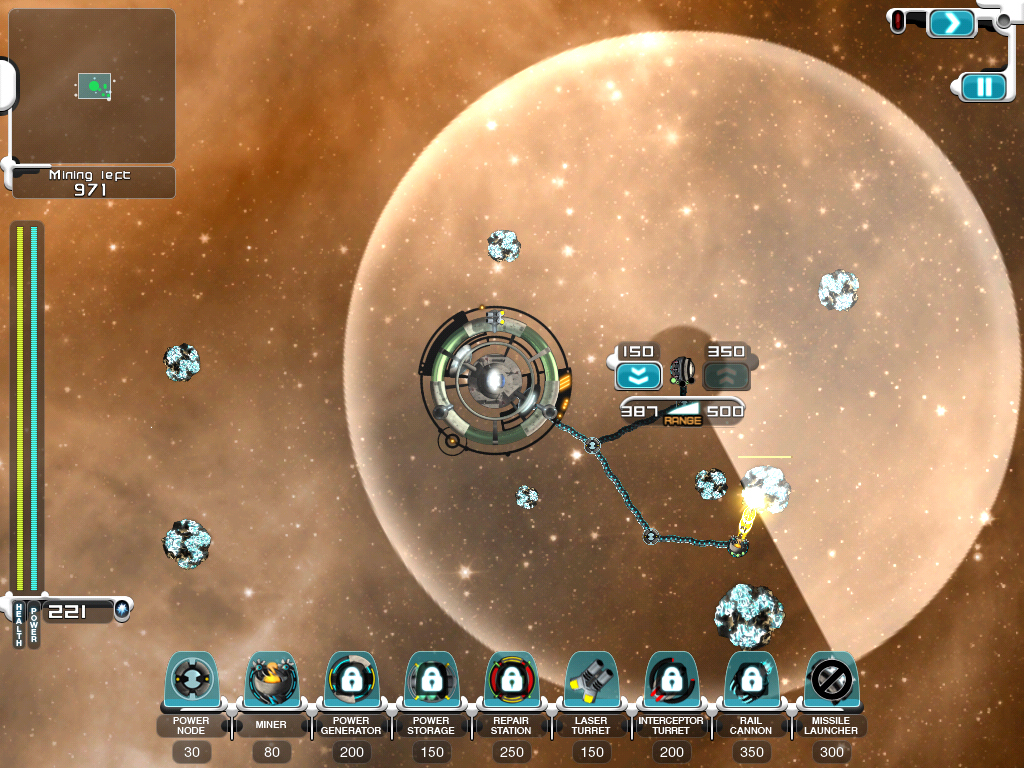Select the Power Node build button
The image size is (1024, 768).
[191, 683]
